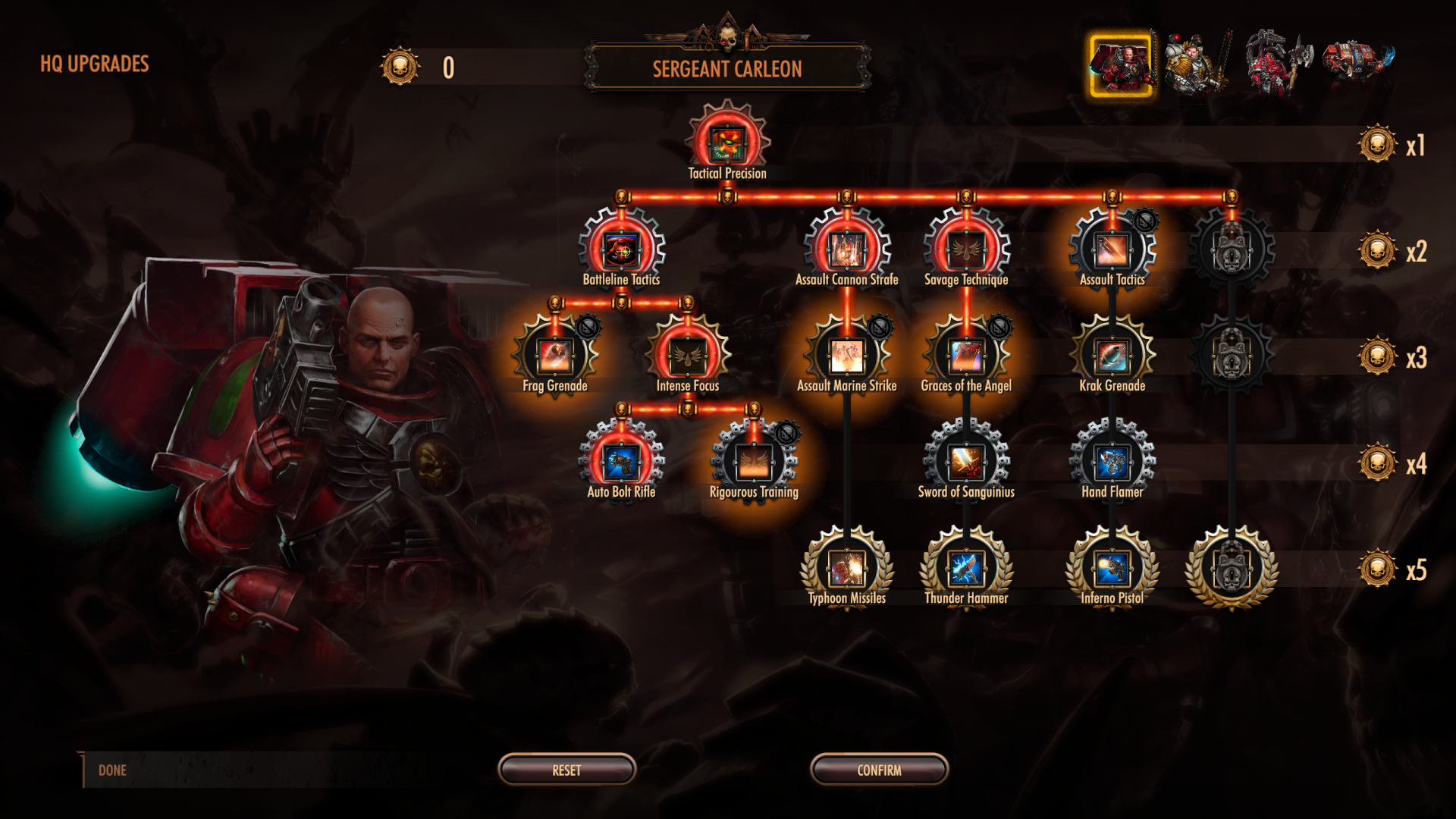Screen dimensions: 1456x819
Task: Pick the Assault Marine Strike upgrade
Action: (x=846, y=355)
